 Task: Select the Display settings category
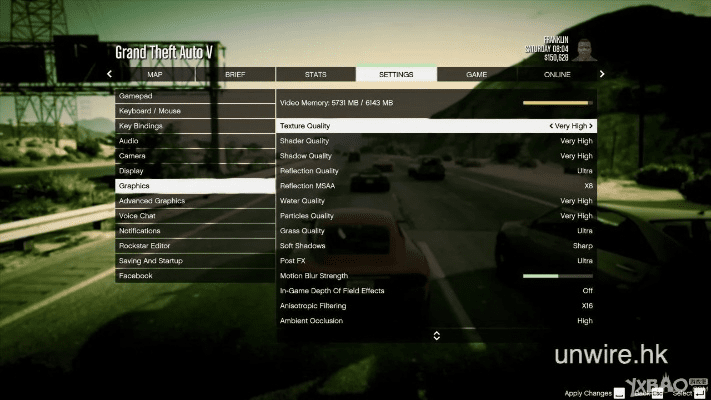(x=195, y=171)
